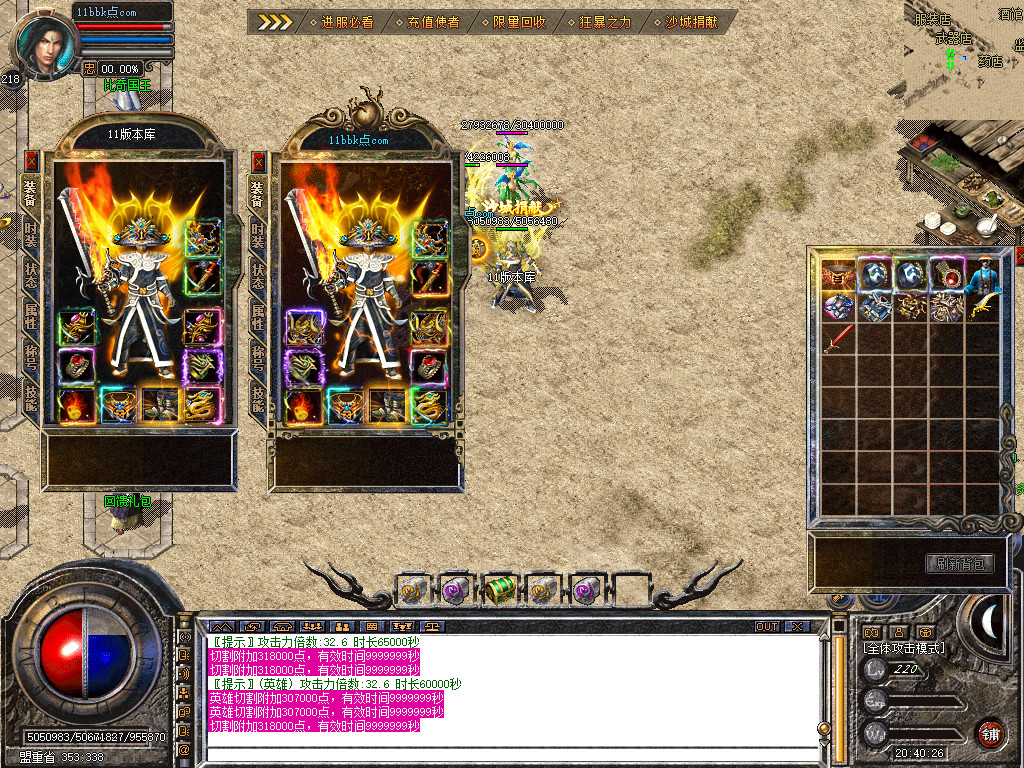Open the red 铺 shop button
1024x768 pixels.
(989, 733)
